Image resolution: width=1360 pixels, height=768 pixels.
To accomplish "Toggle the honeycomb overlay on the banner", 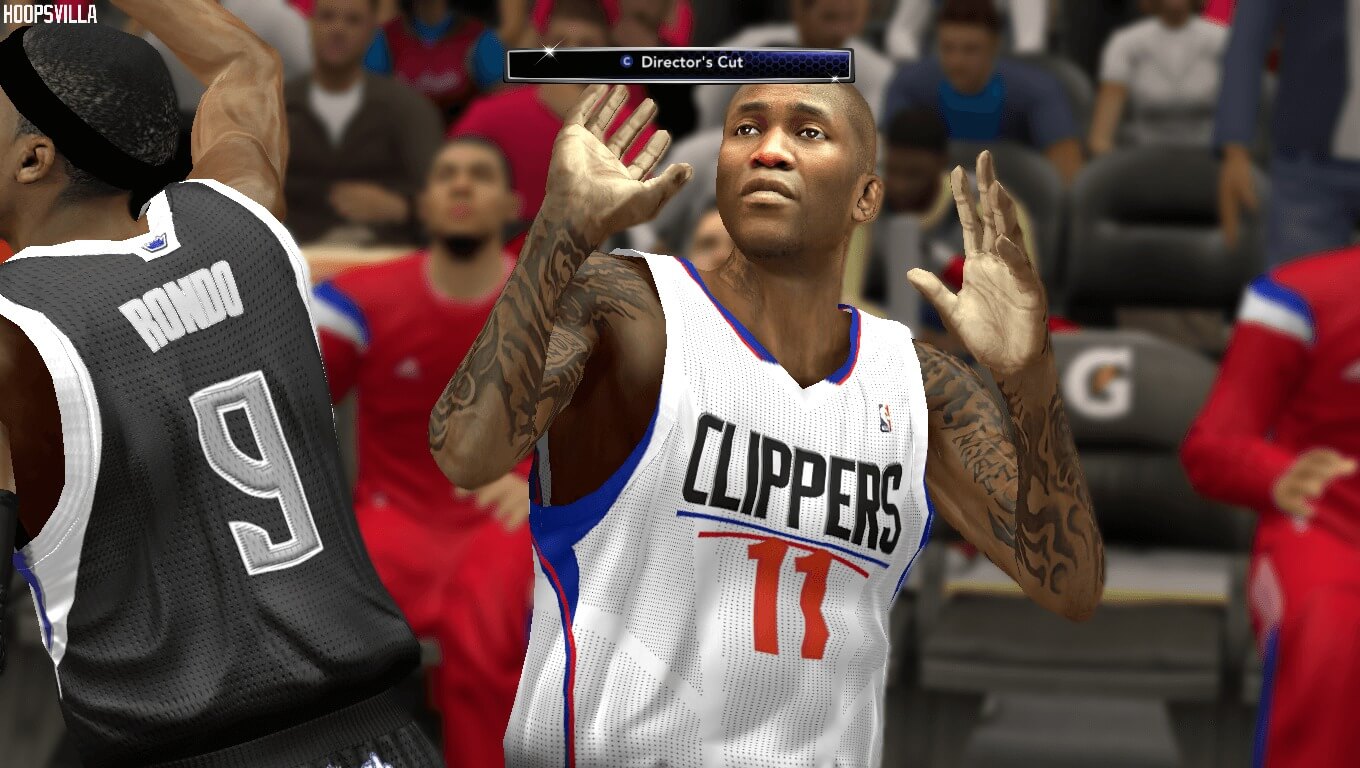I will [790, 61].
